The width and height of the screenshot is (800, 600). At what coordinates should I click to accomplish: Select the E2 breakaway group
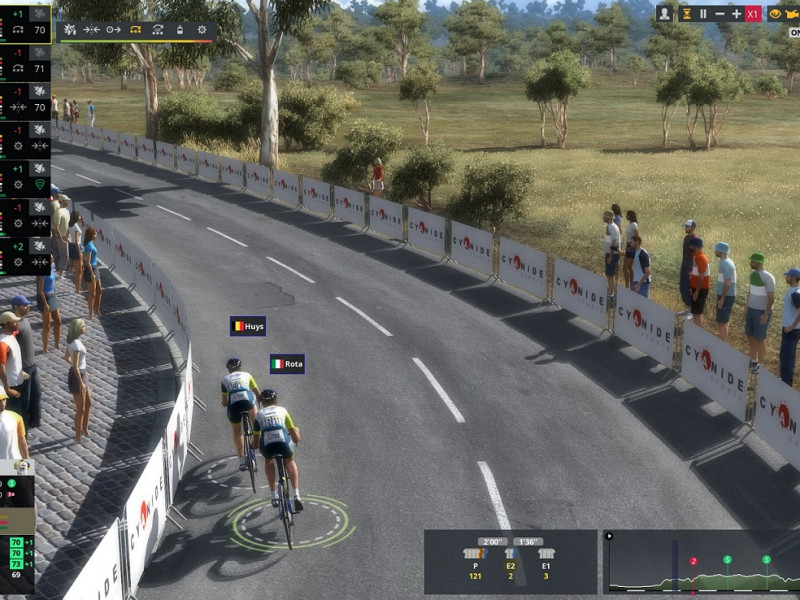click(510, 562)
